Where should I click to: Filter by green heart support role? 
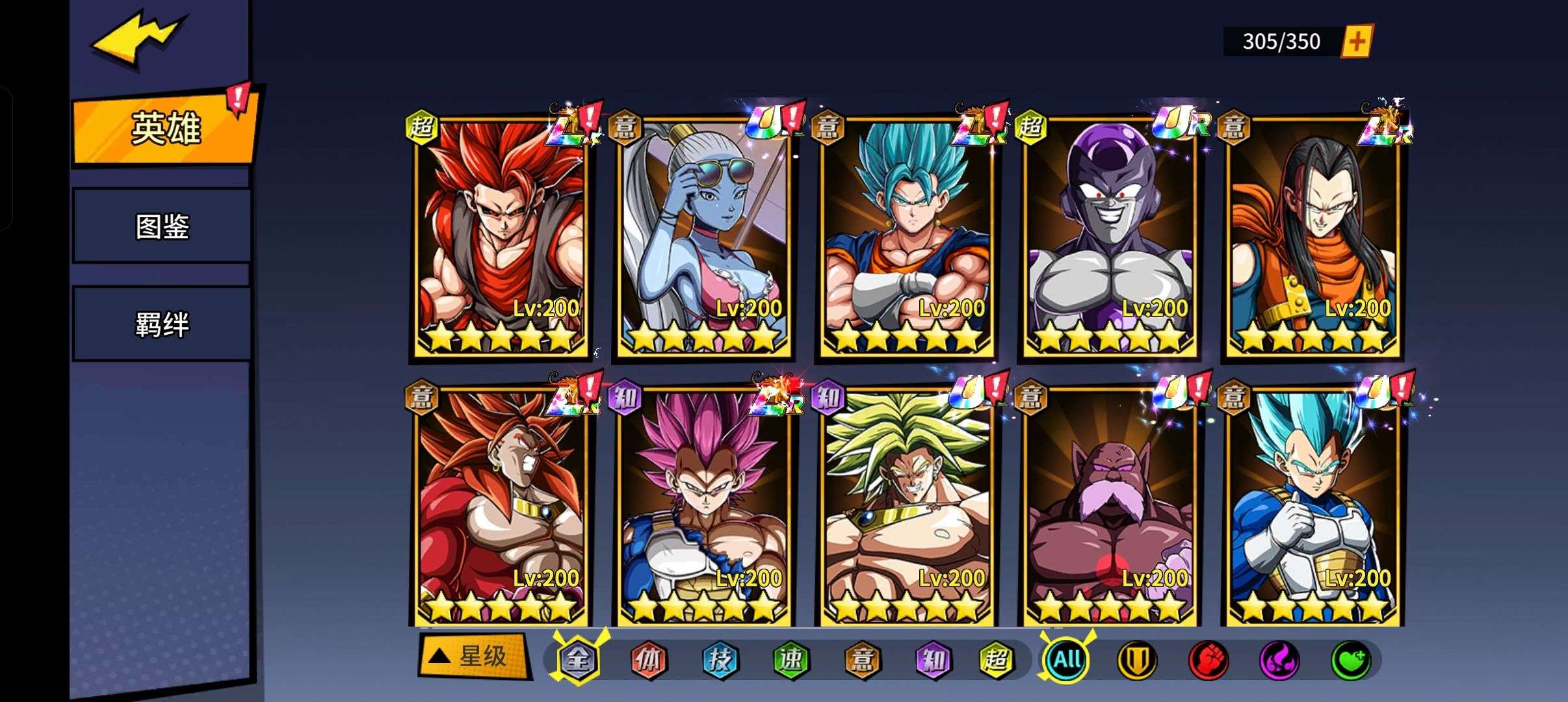1350,660
